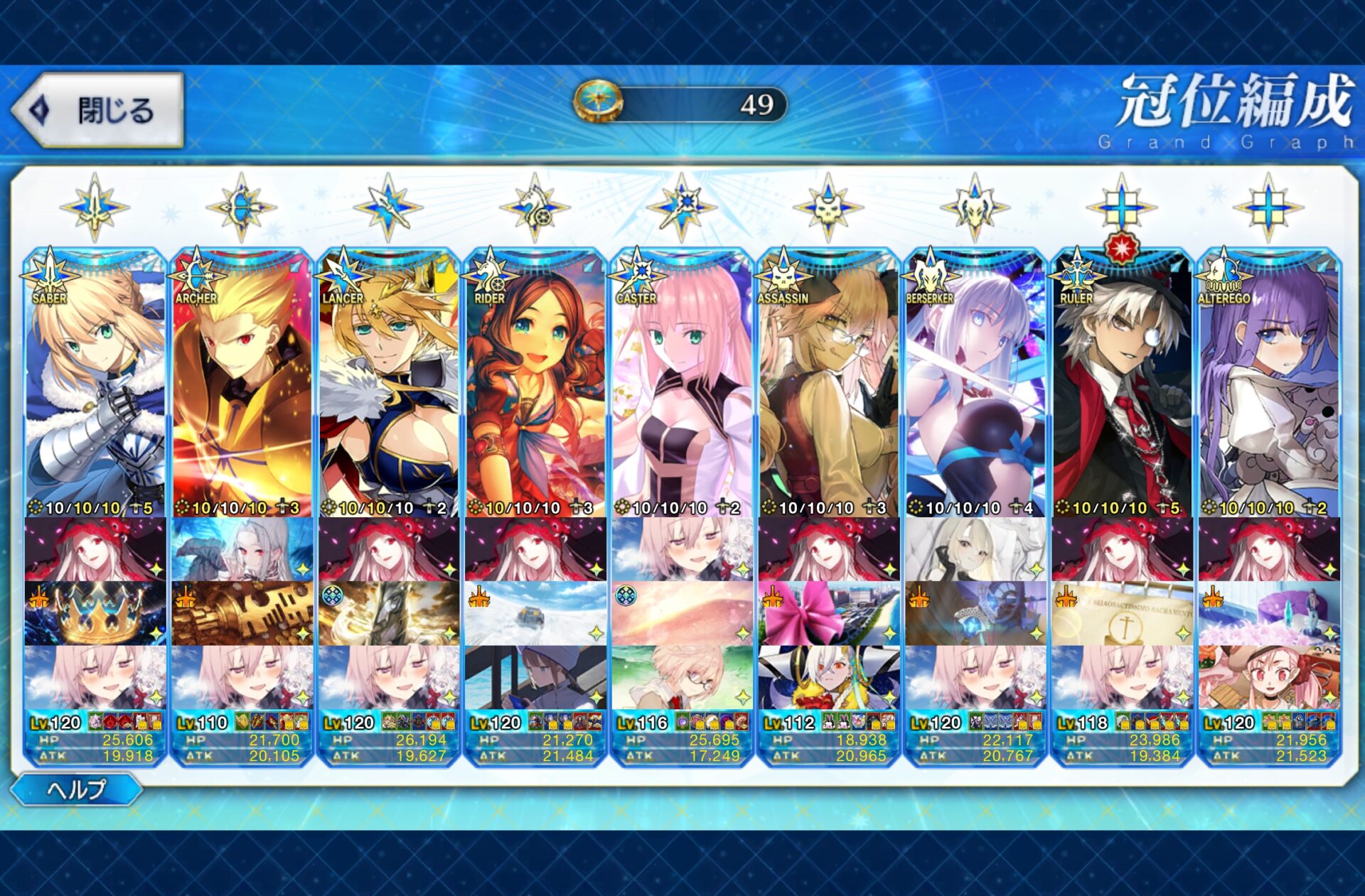Open the parchment cross craft essence under Ruler

1122,613
